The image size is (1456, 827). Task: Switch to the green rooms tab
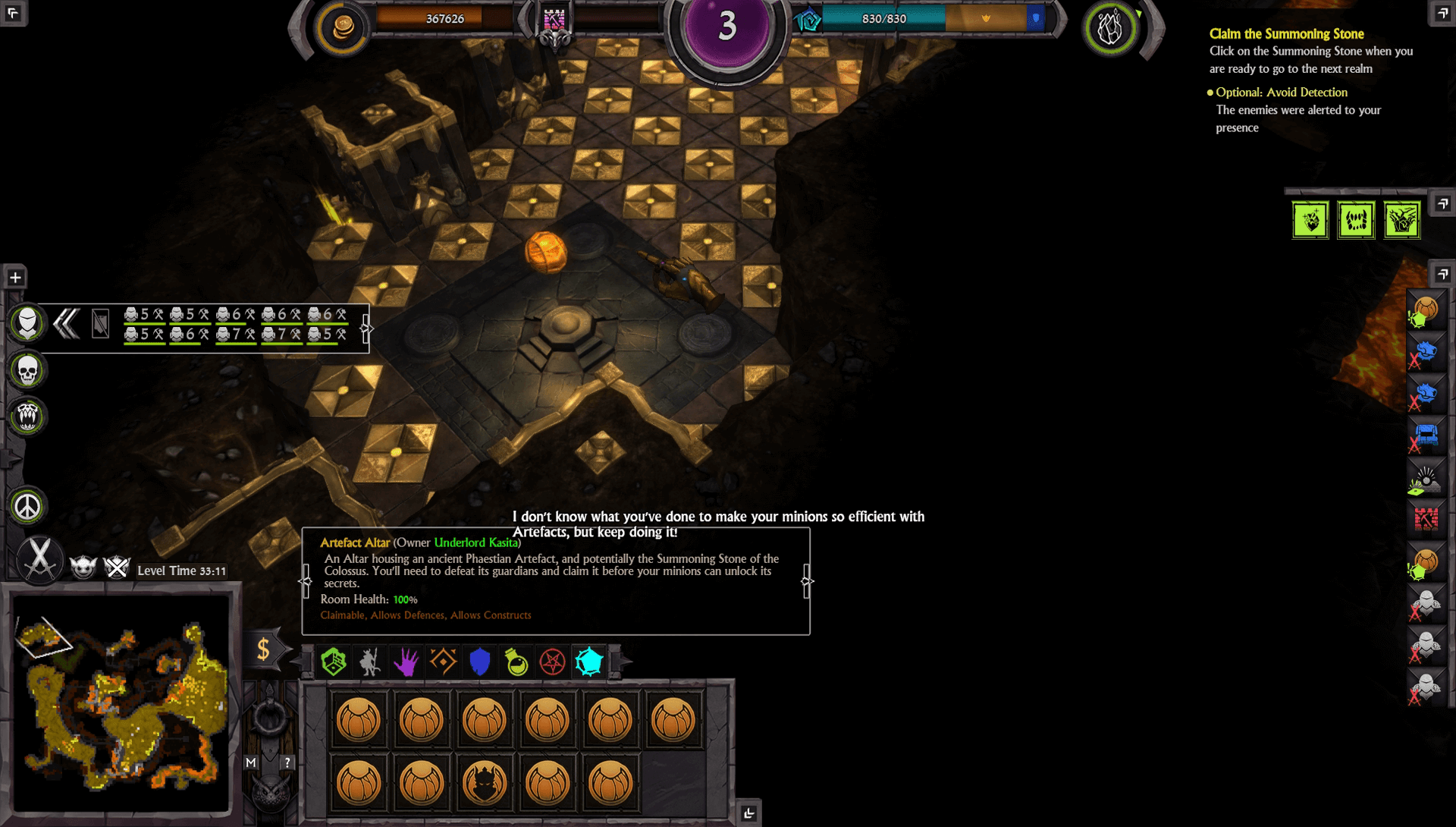334,662
